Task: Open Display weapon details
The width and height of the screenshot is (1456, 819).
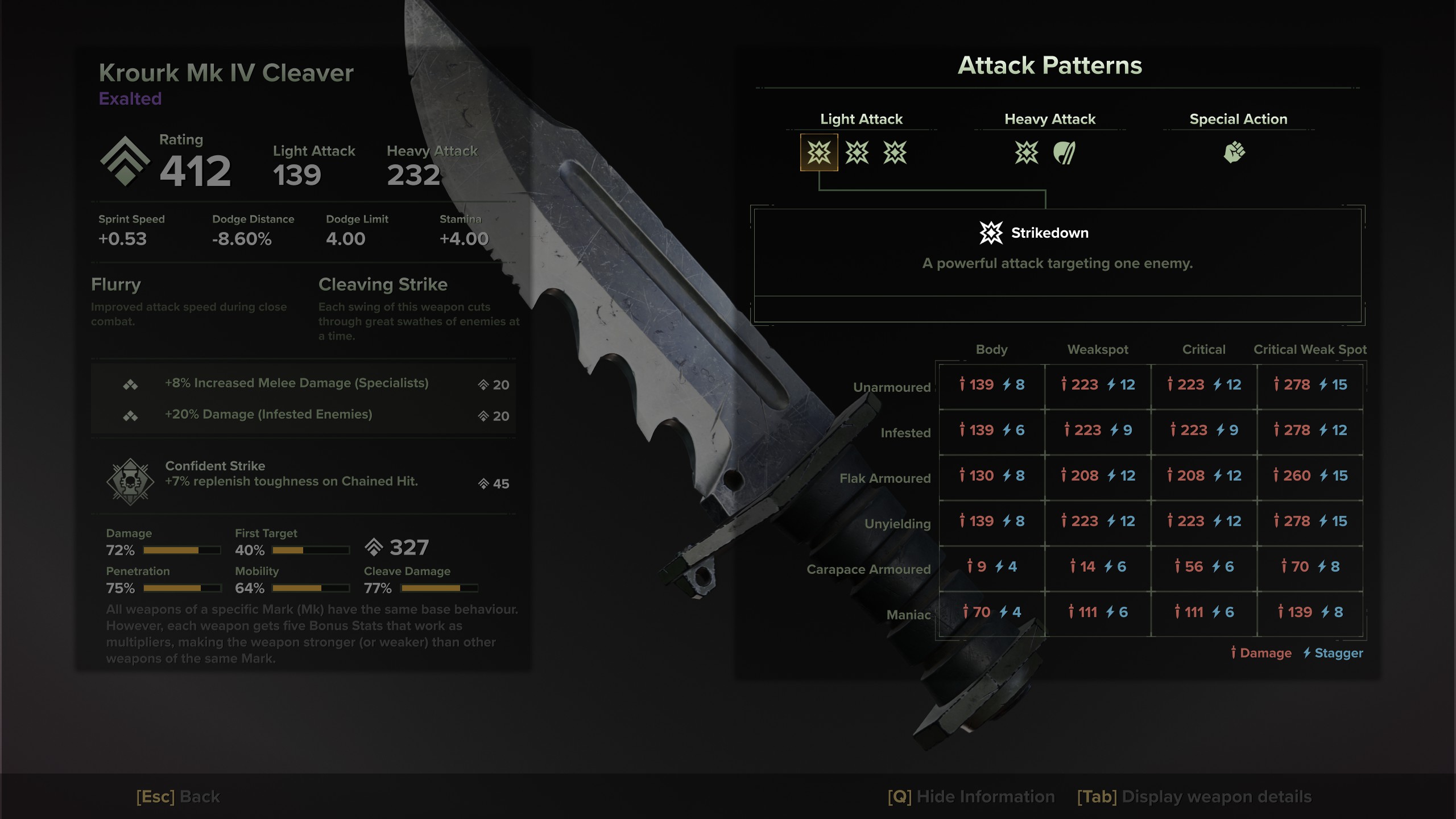Action: (x=1194, y=797)
